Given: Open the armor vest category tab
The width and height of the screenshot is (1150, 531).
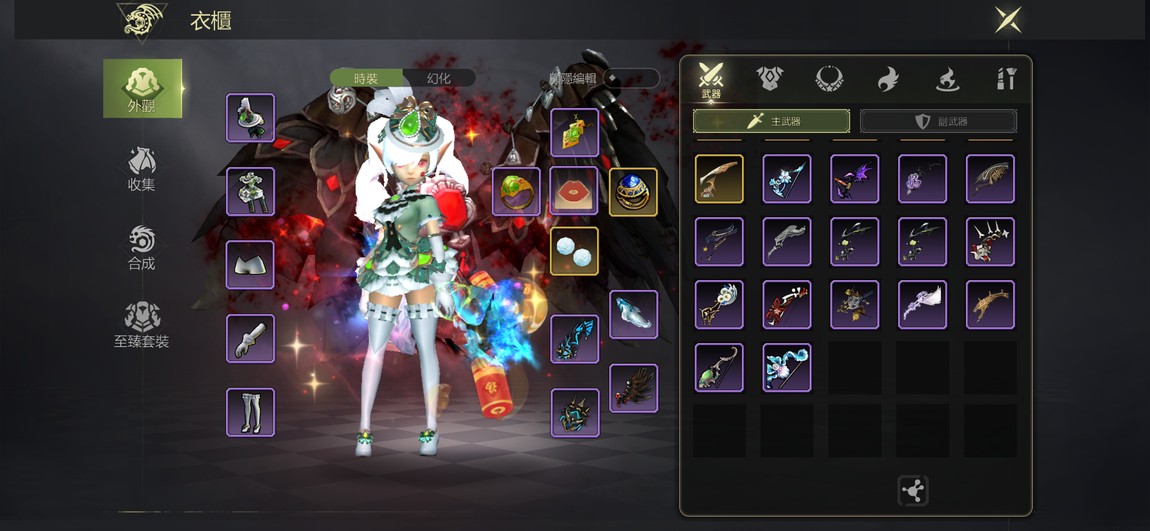Looking at the screenshot, I should pyautogui.click(x=770, y=78).
